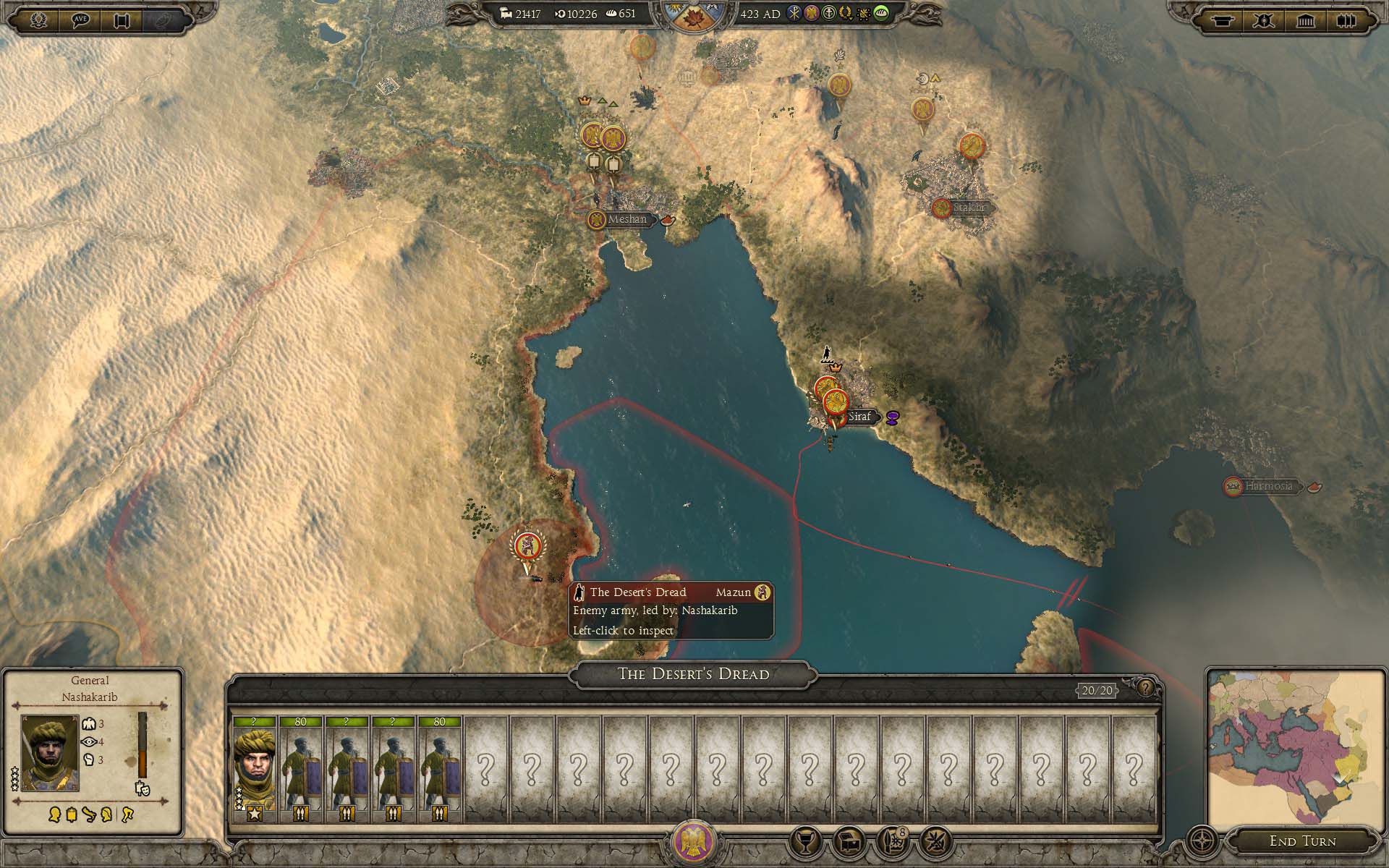Open the laurel wreath button in top-left bar

[39, 20]
